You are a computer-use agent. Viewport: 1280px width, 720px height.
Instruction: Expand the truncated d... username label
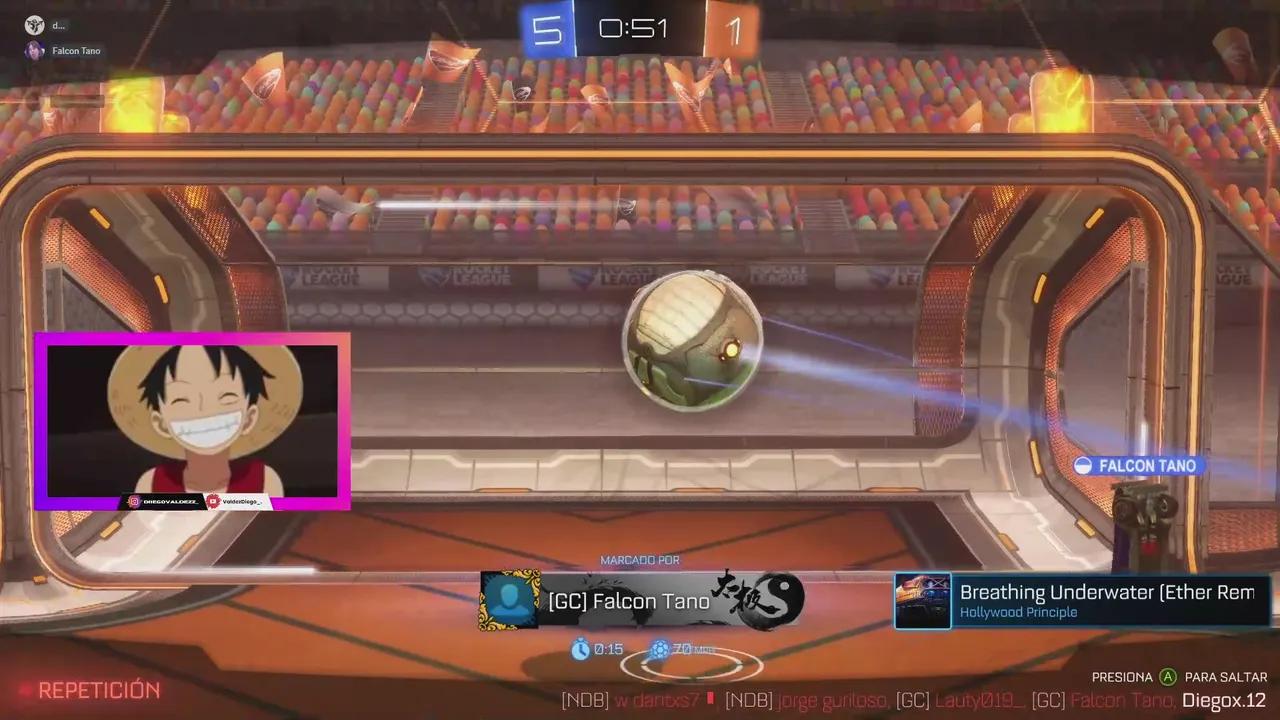tap(57, 26)
